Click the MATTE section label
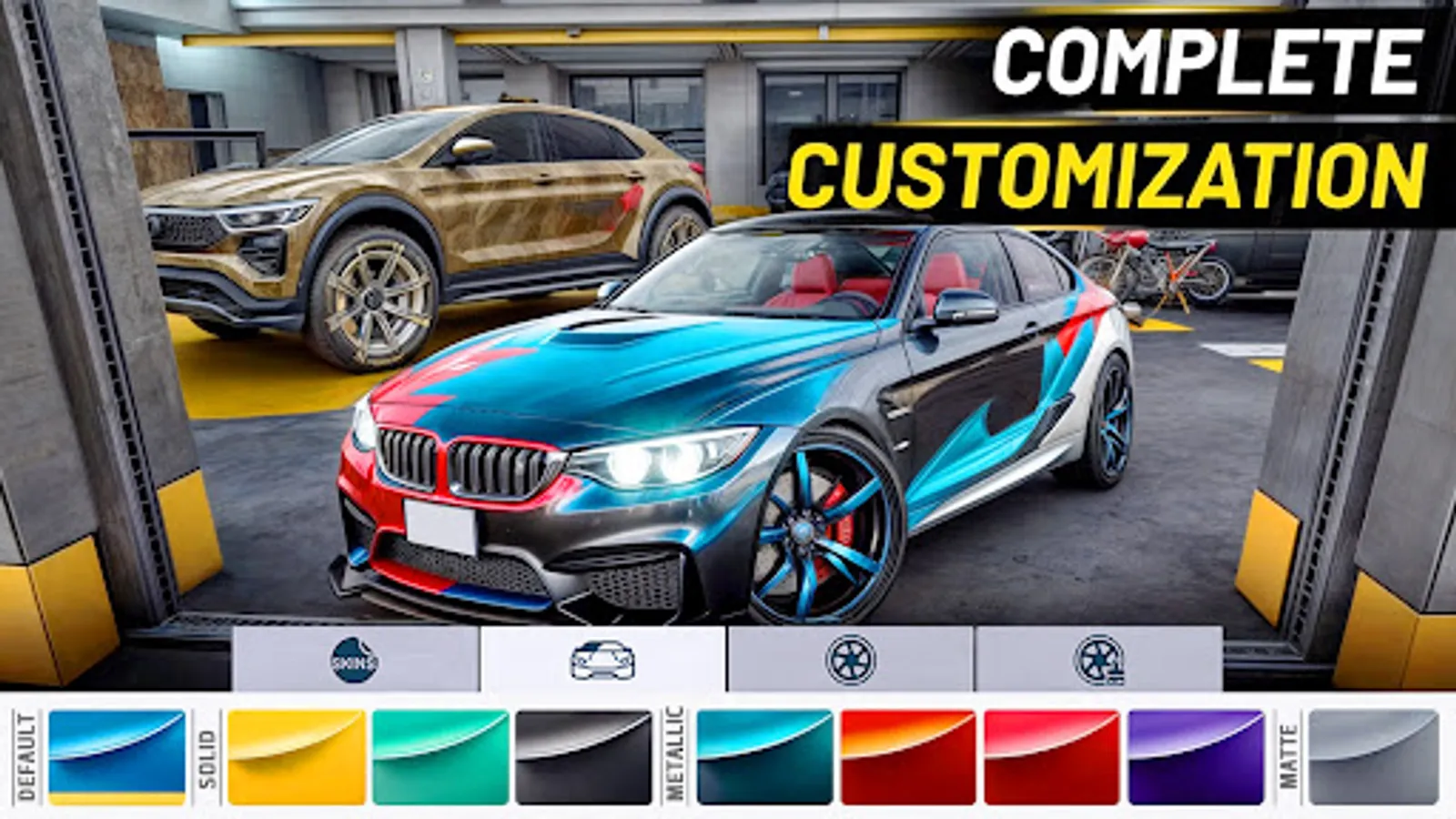 pos(1289,753)
